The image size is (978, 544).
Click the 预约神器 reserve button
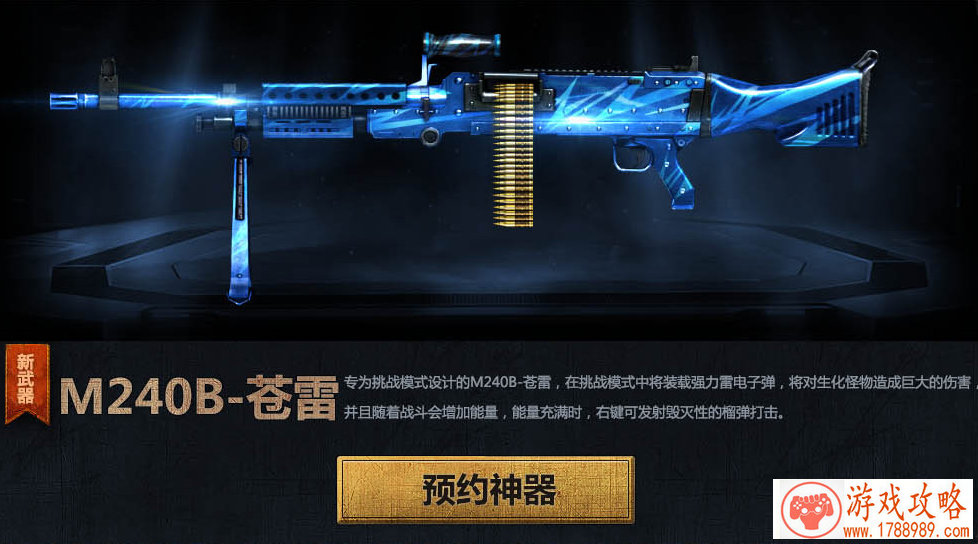point(485,490)
